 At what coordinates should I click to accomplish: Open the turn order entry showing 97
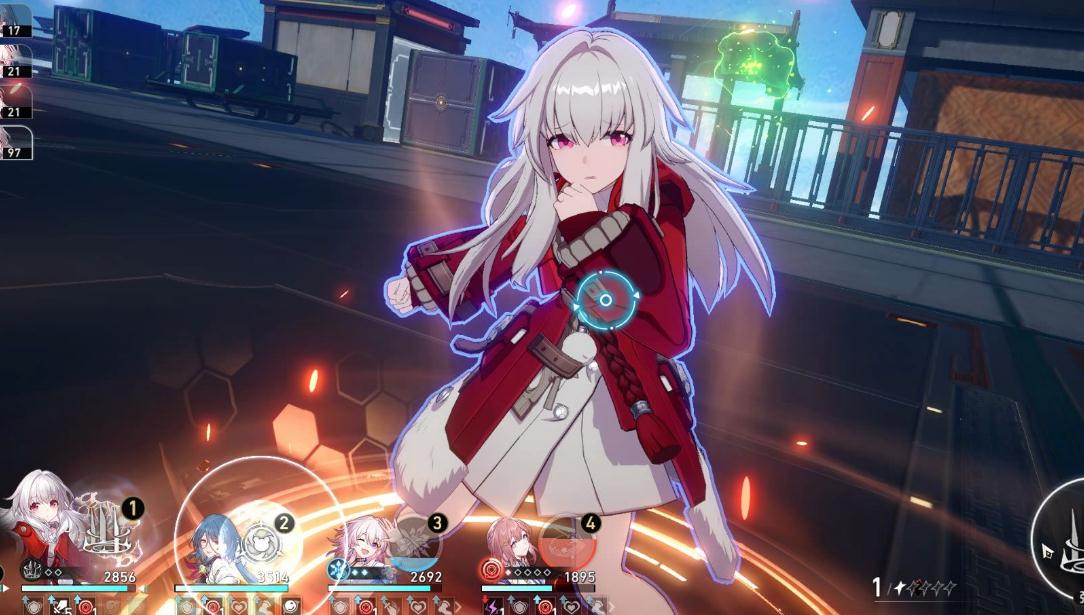[x=15, y=143]
